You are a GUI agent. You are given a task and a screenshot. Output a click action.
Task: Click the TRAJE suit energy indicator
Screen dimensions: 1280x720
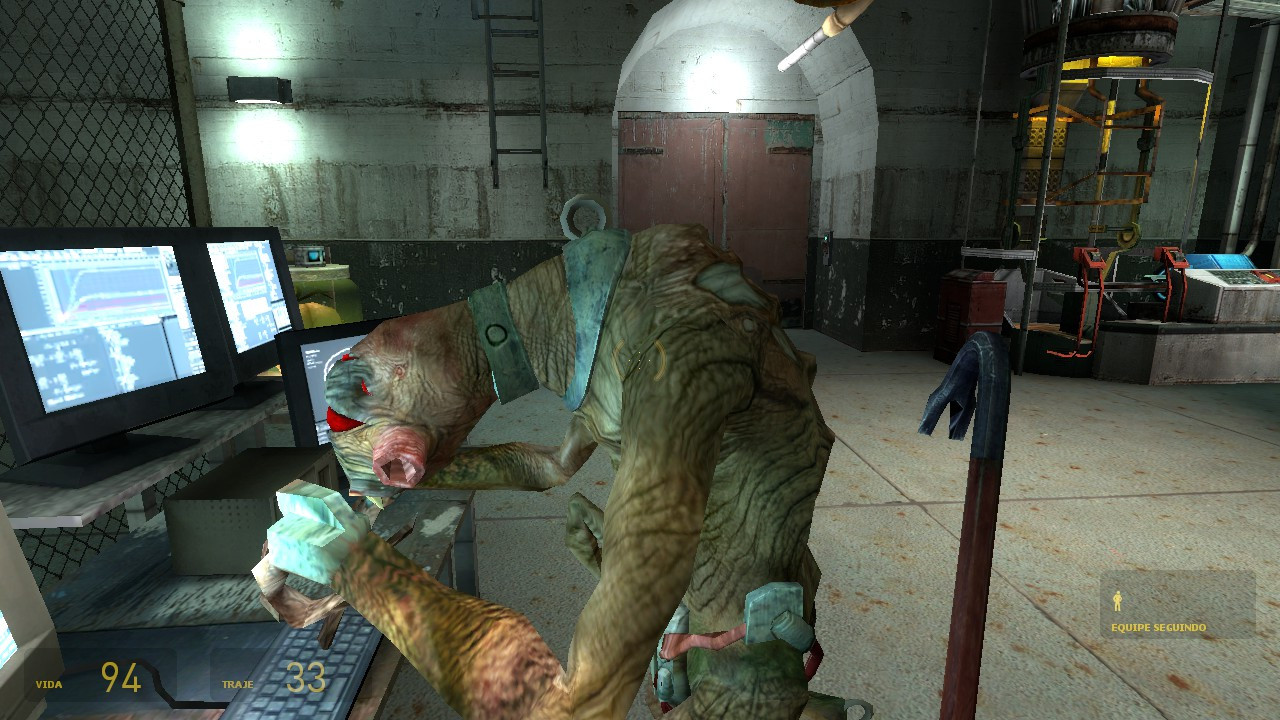237,686
